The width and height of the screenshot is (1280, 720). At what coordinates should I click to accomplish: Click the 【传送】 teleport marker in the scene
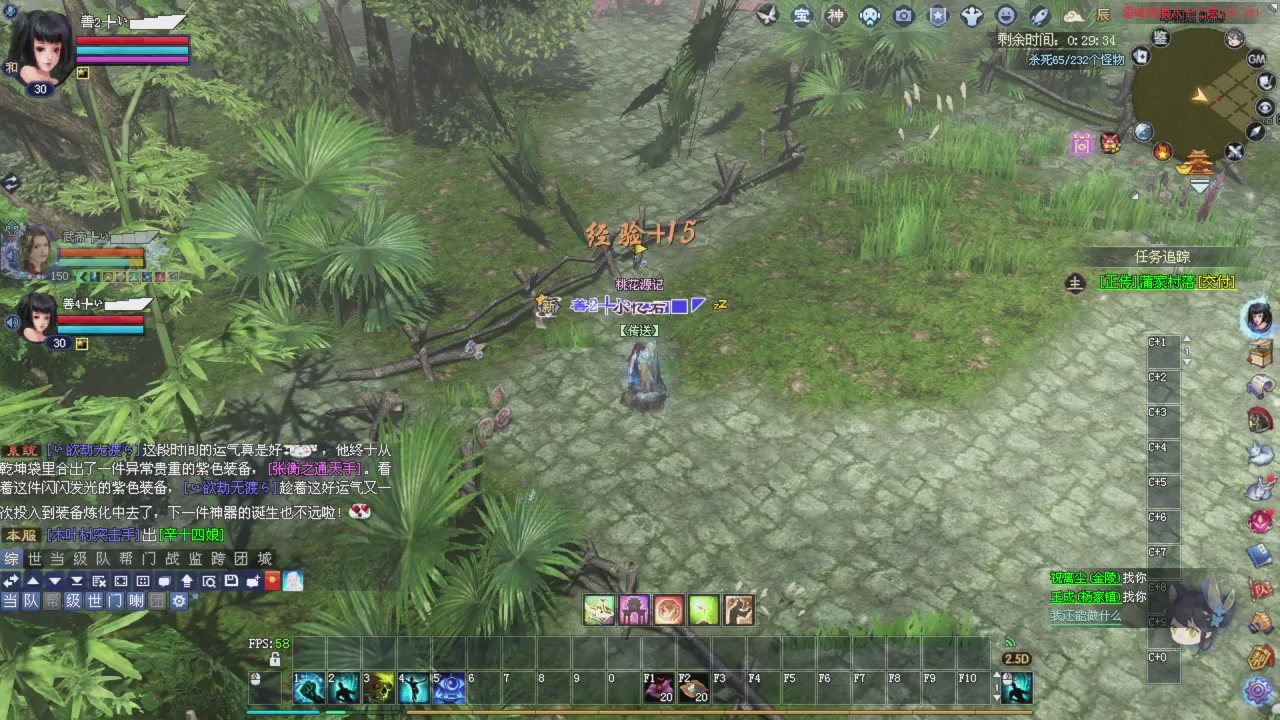(x=637, y=330)
